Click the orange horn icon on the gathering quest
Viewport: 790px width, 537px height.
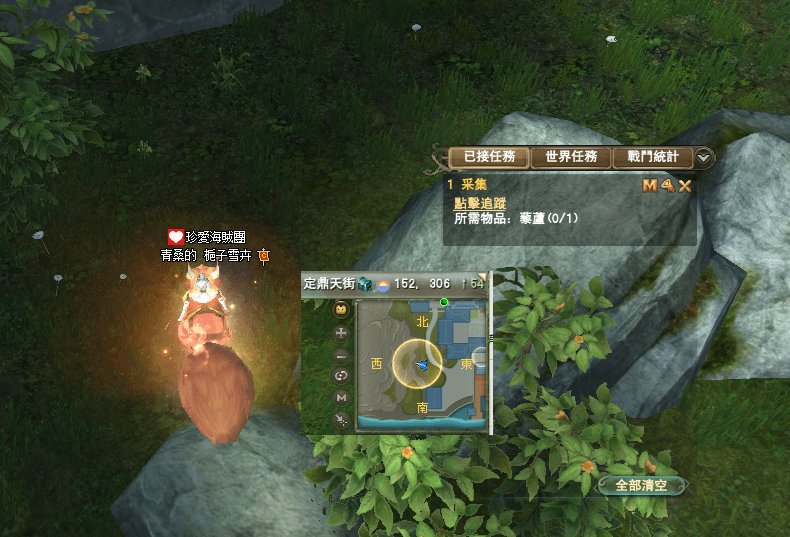tap(667, 185)
